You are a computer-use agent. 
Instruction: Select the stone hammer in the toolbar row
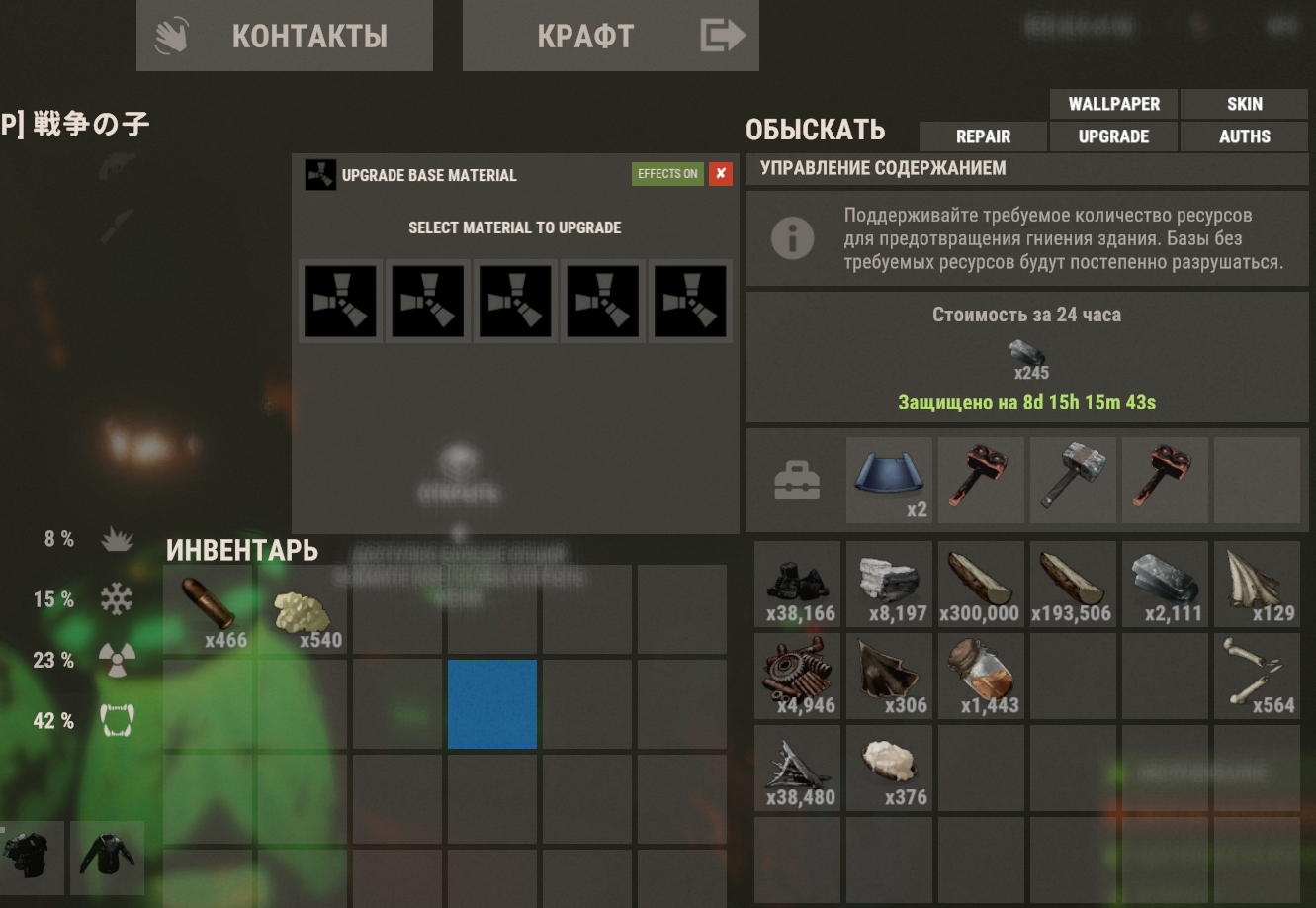click(x=1073, y=481)
